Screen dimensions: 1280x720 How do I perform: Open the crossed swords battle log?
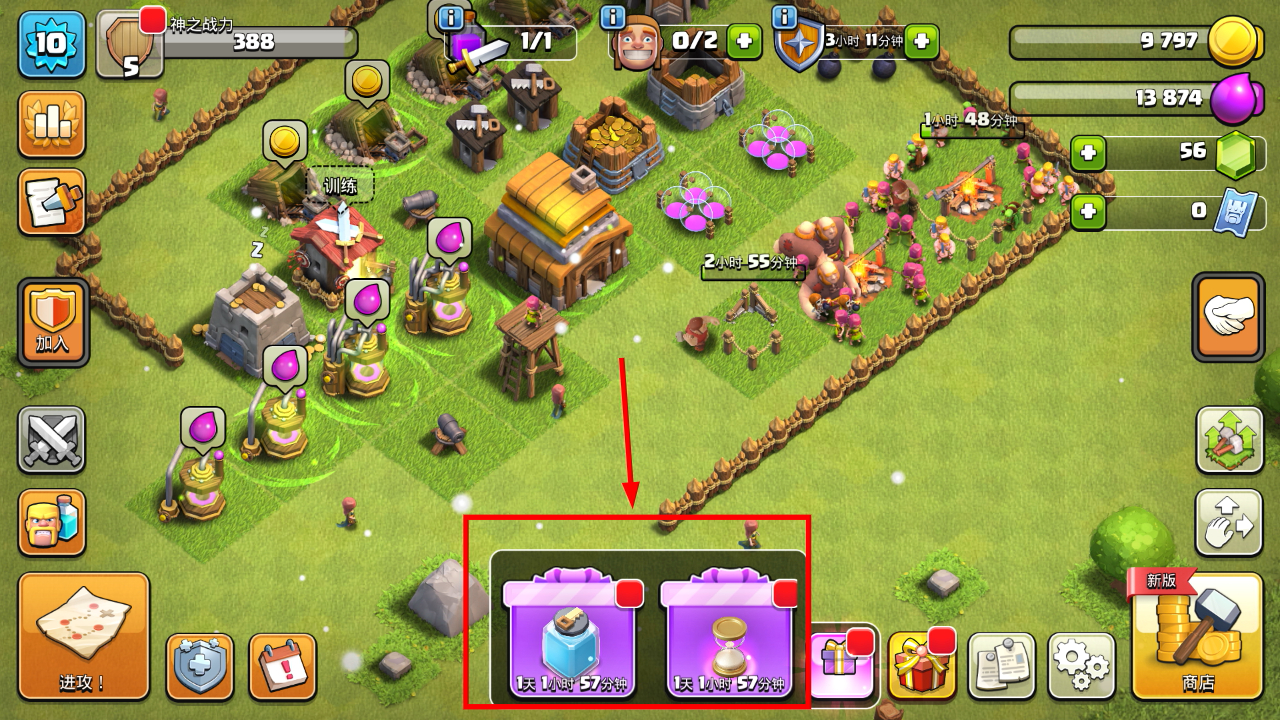pyautogui.click(x=51, y=440)
